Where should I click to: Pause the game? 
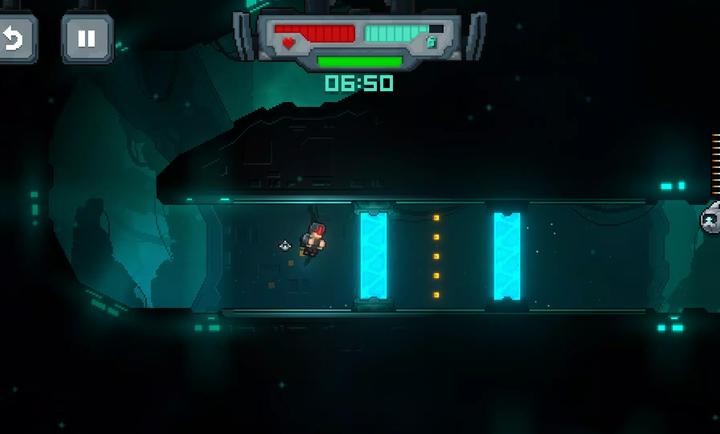point(87,39)
